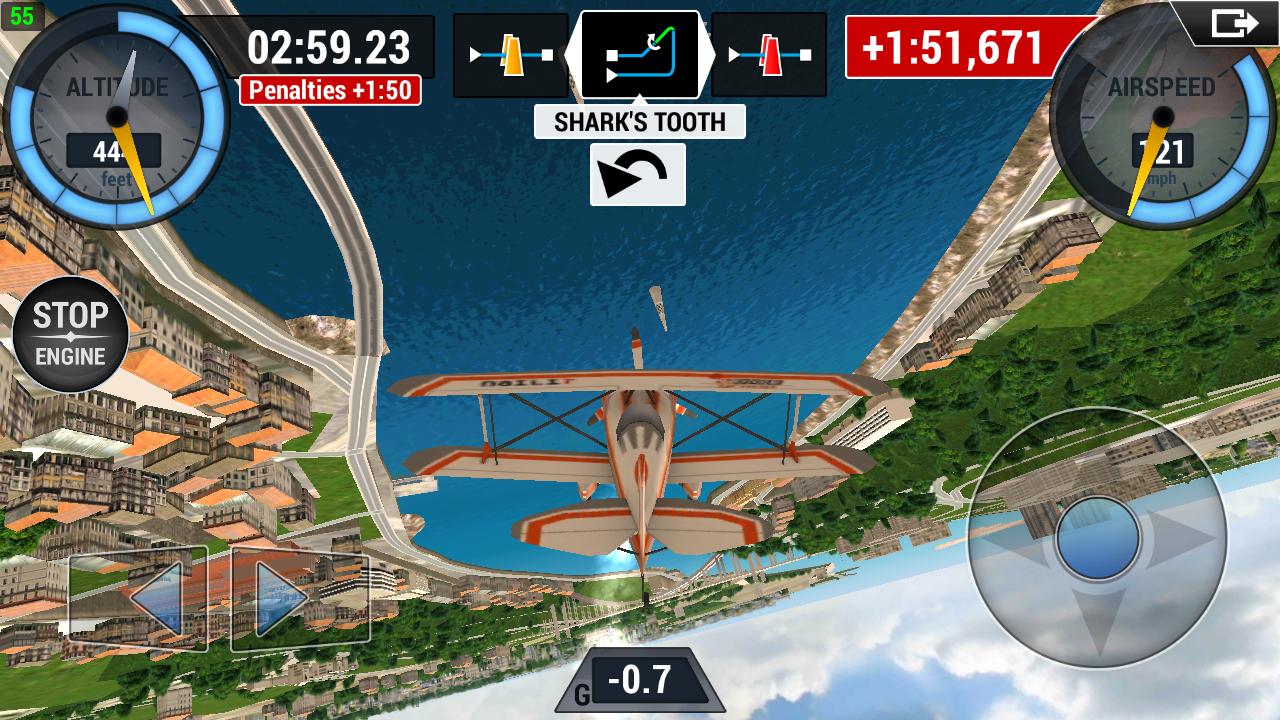This screenshot has width=1280, height=720.
Task: Select the Shark's Tooth maneuver tile
Action: tap(640, 54)
